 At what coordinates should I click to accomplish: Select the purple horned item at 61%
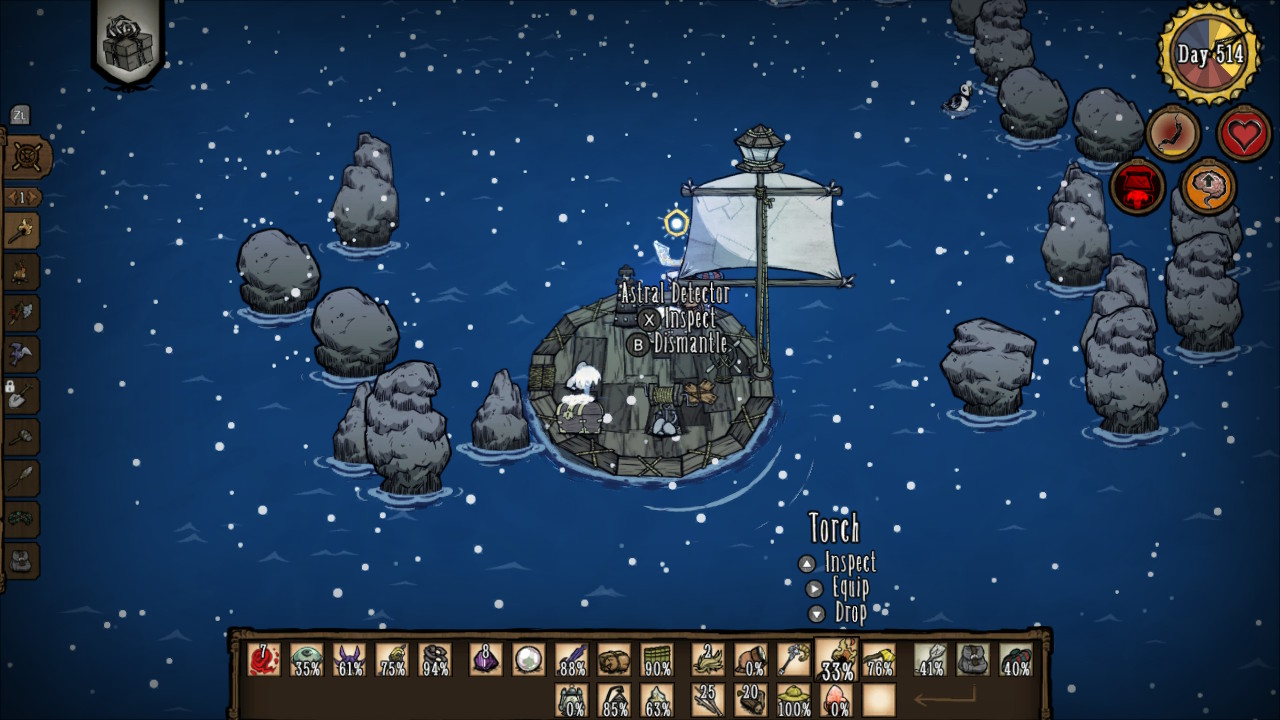click(x=349, y=660)
